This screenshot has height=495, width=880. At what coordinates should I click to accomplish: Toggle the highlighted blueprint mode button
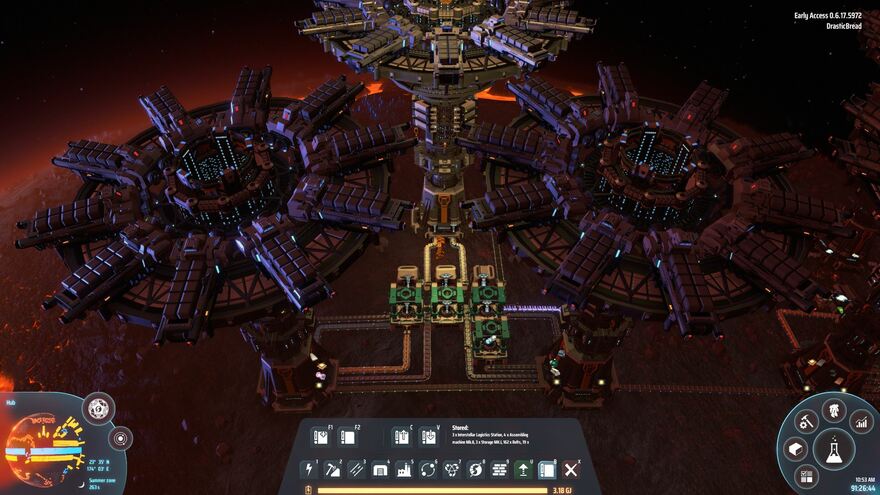tap(547, 469)
